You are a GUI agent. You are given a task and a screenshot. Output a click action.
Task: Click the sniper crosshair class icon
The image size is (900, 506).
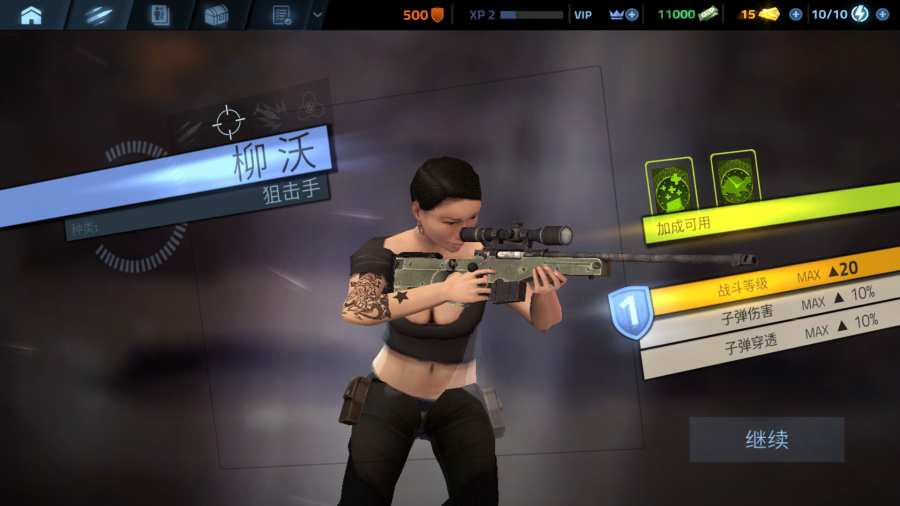(229, 122)
